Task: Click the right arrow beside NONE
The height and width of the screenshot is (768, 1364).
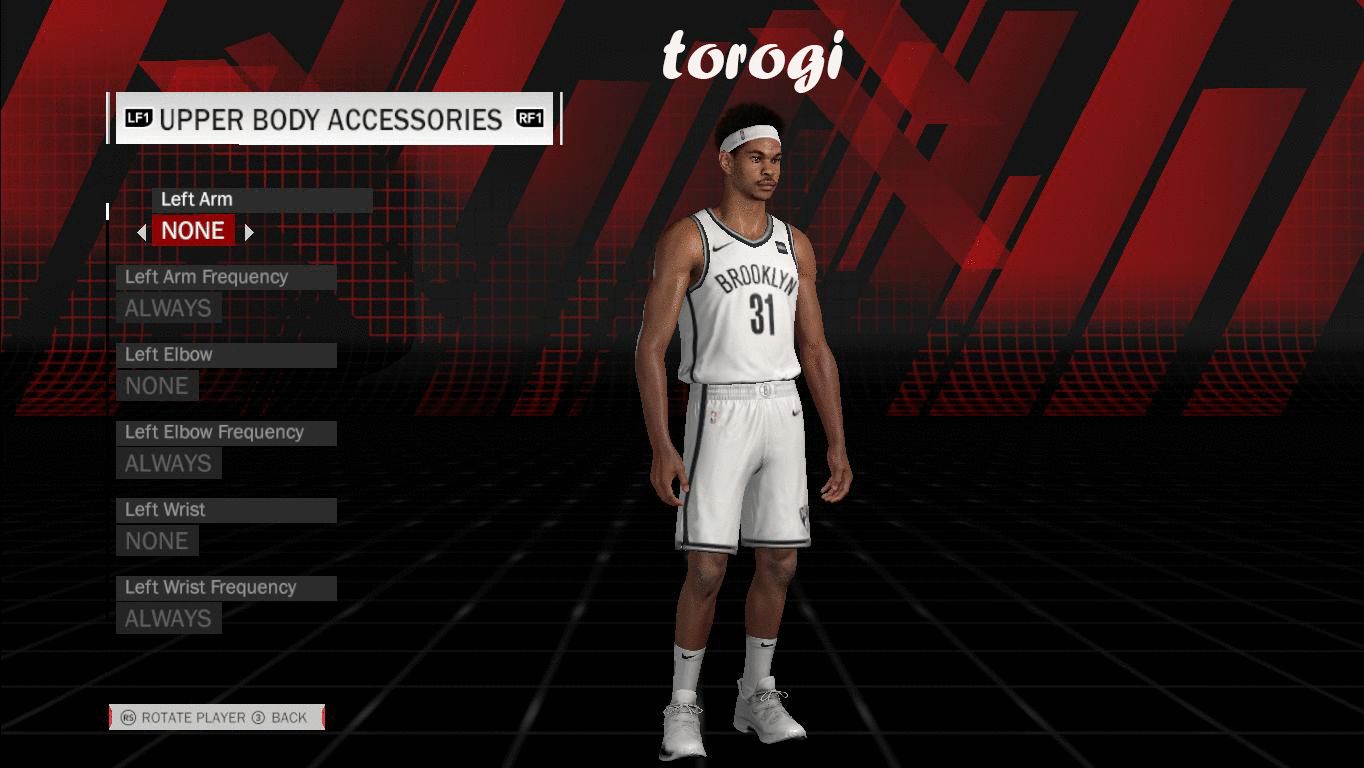Action: click(249, 232)
